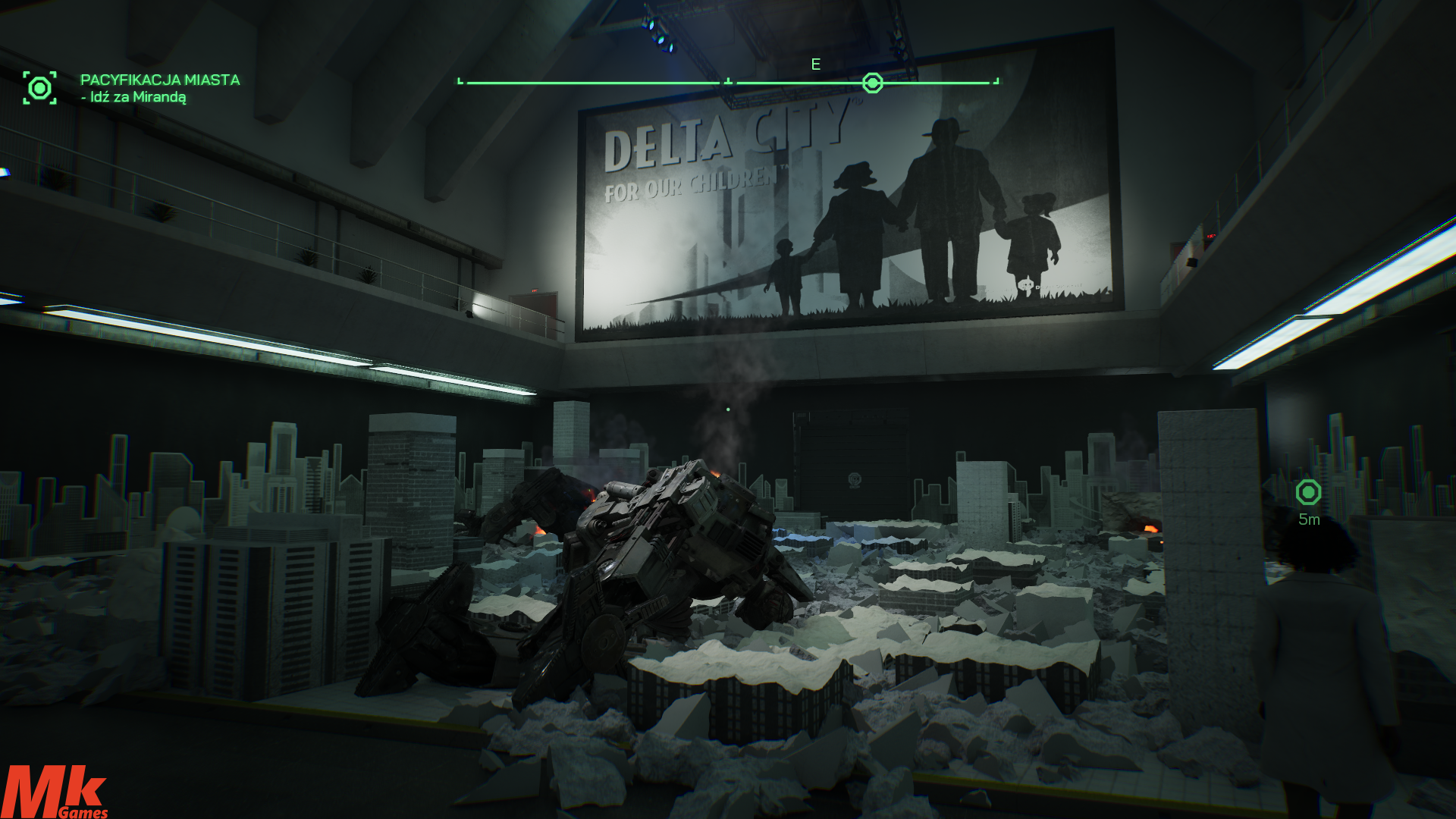1456x819 pixels.
Task: Select the Pacyfikacja Miasta quest title
Action: pyautogui.click(x=160, y=80)
